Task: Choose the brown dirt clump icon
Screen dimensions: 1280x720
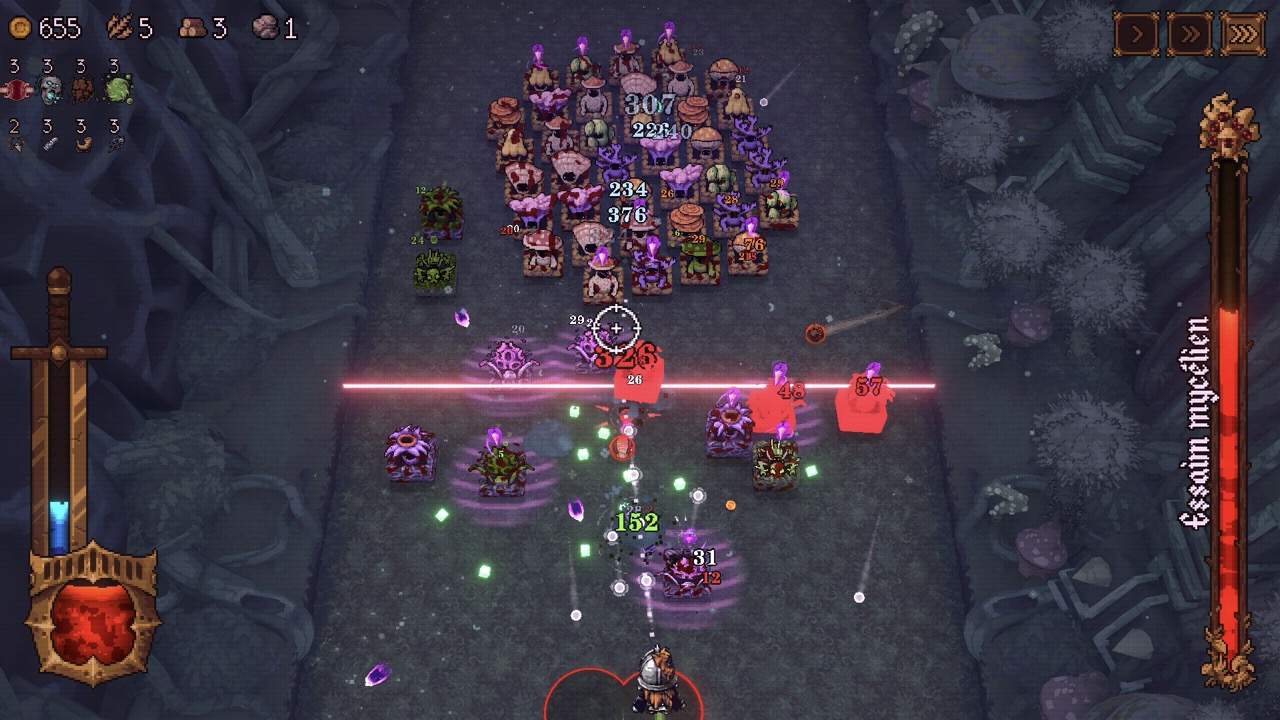Action: (83, 90)
